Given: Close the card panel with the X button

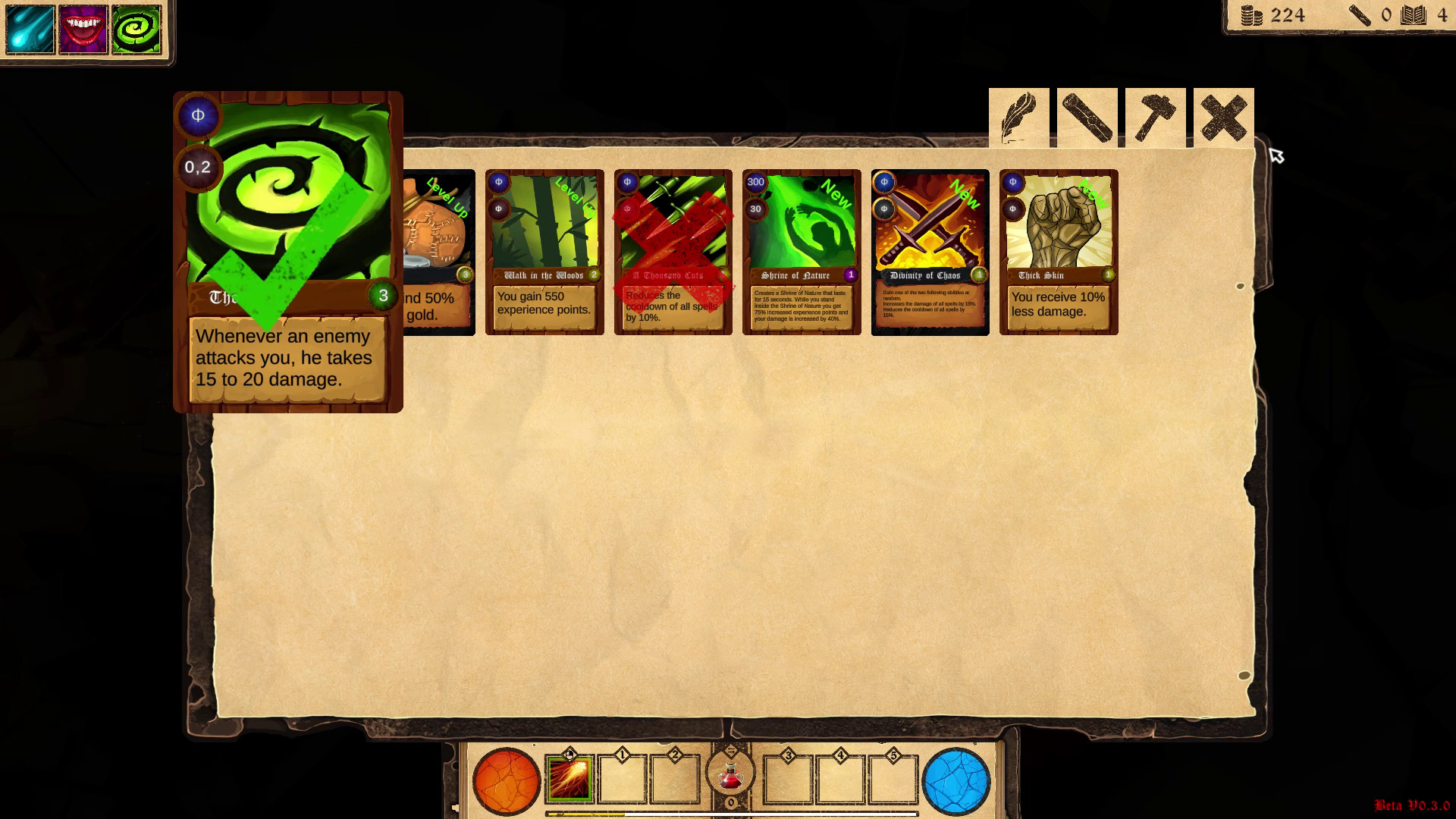Looking at the screenshot, I should [x=1224, y=116].
